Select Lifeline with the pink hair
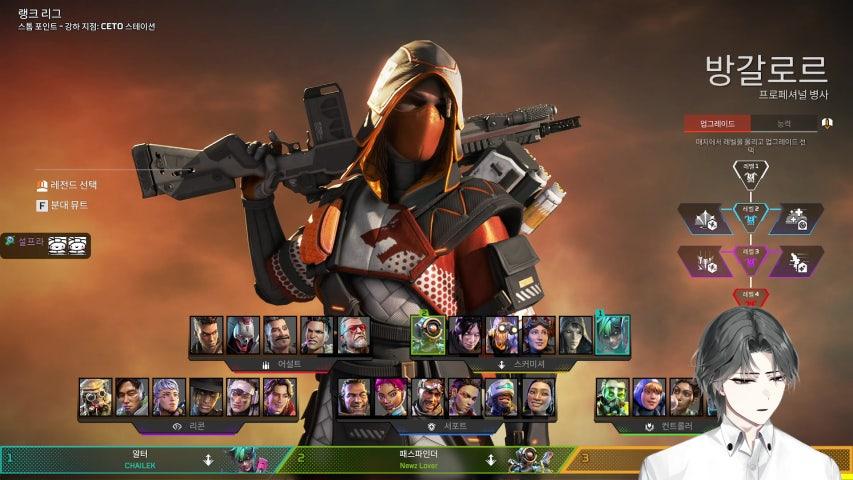This screenshot has width=853, height=480. tap(391, 397)
